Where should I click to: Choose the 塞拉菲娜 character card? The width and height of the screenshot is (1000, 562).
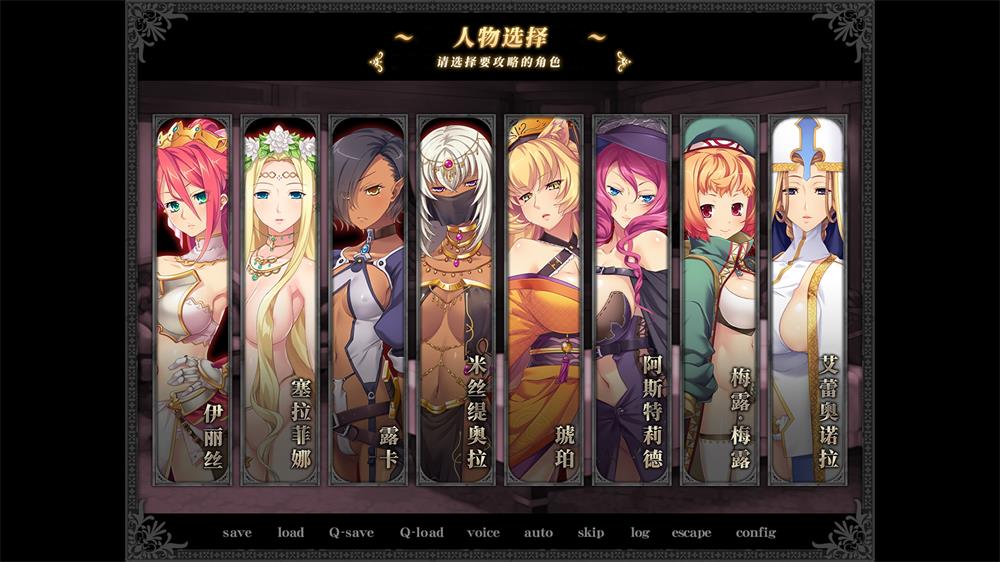280,300
